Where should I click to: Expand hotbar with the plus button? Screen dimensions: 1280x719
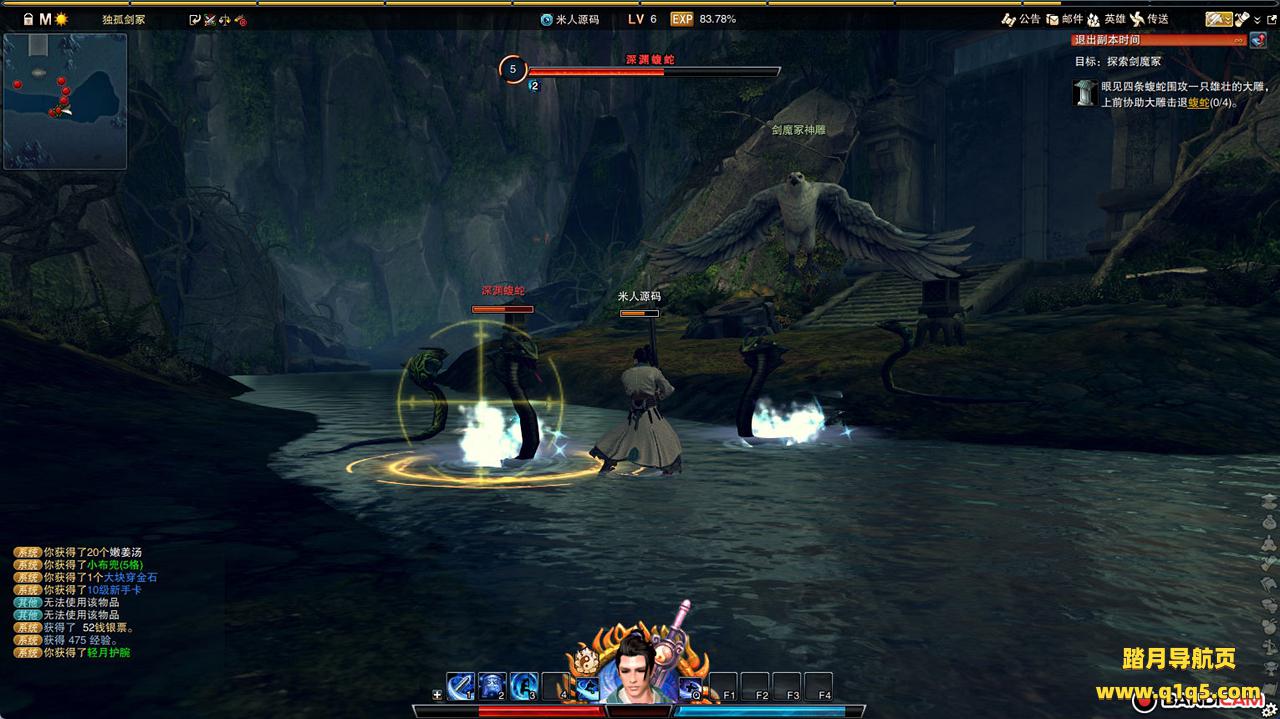(437, 695)
